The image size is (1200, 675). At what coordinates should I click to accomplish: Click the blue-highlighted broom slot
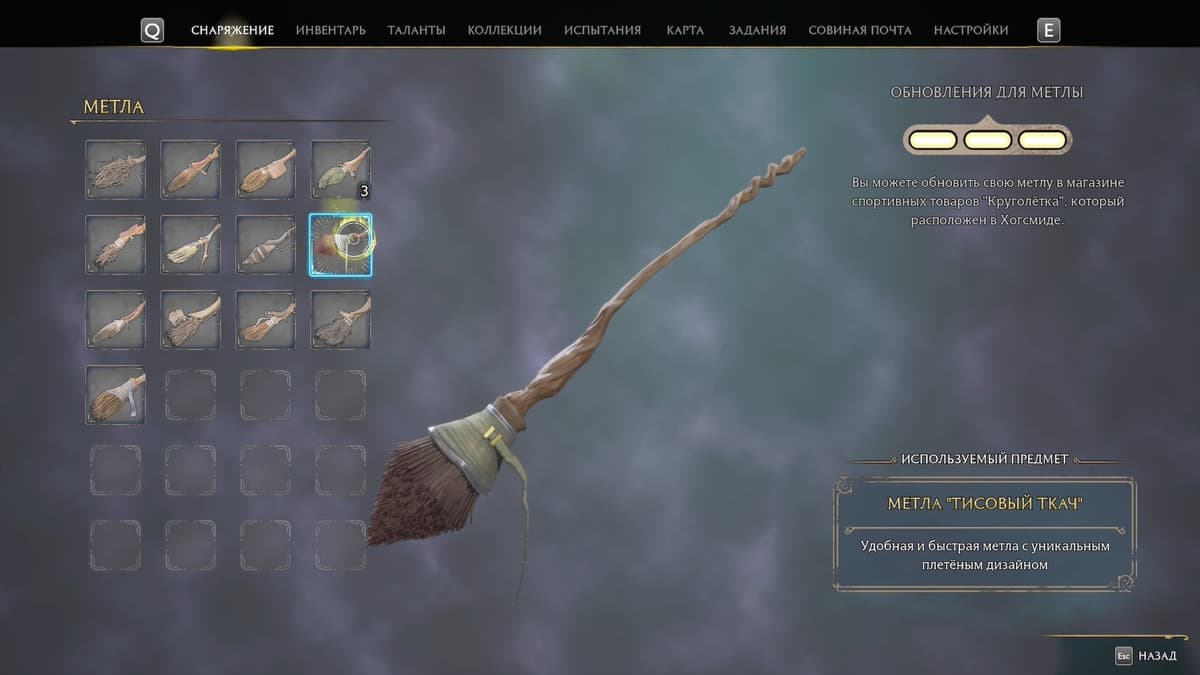tap(340, 244)
